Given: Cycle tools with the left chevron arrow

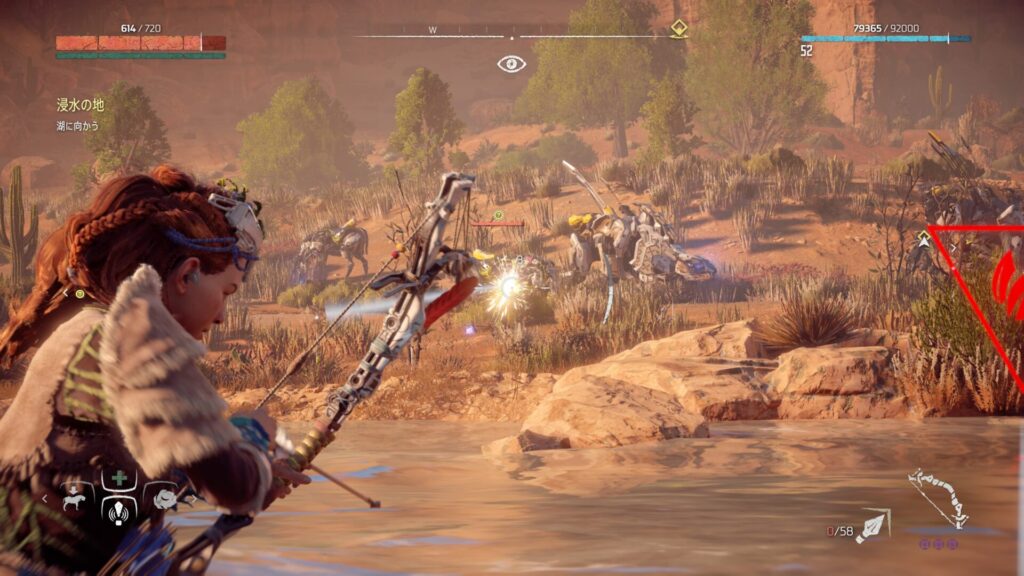Looking at the screenshot, I should pyautogui.click(x=44, y=497).
